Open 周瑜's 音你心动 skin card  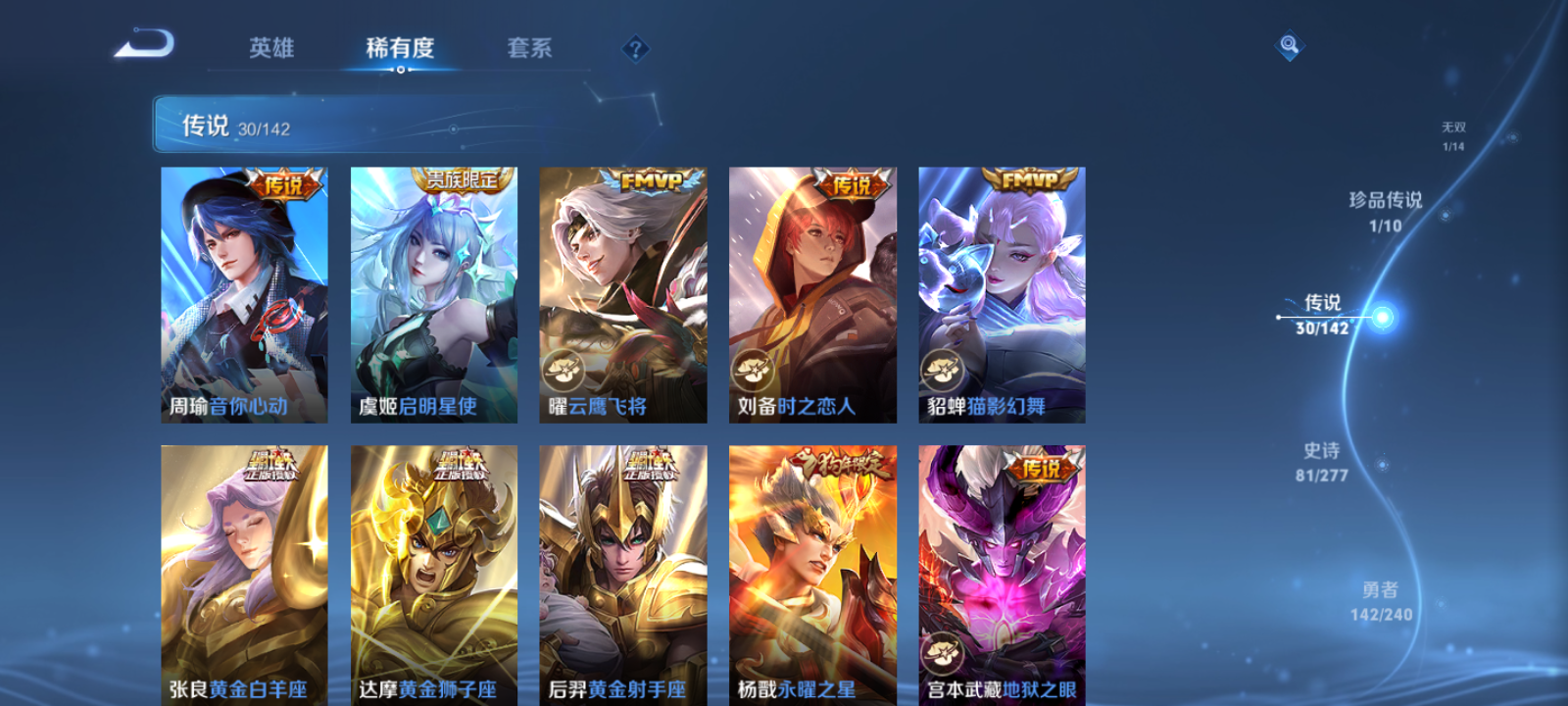[243, 294]
